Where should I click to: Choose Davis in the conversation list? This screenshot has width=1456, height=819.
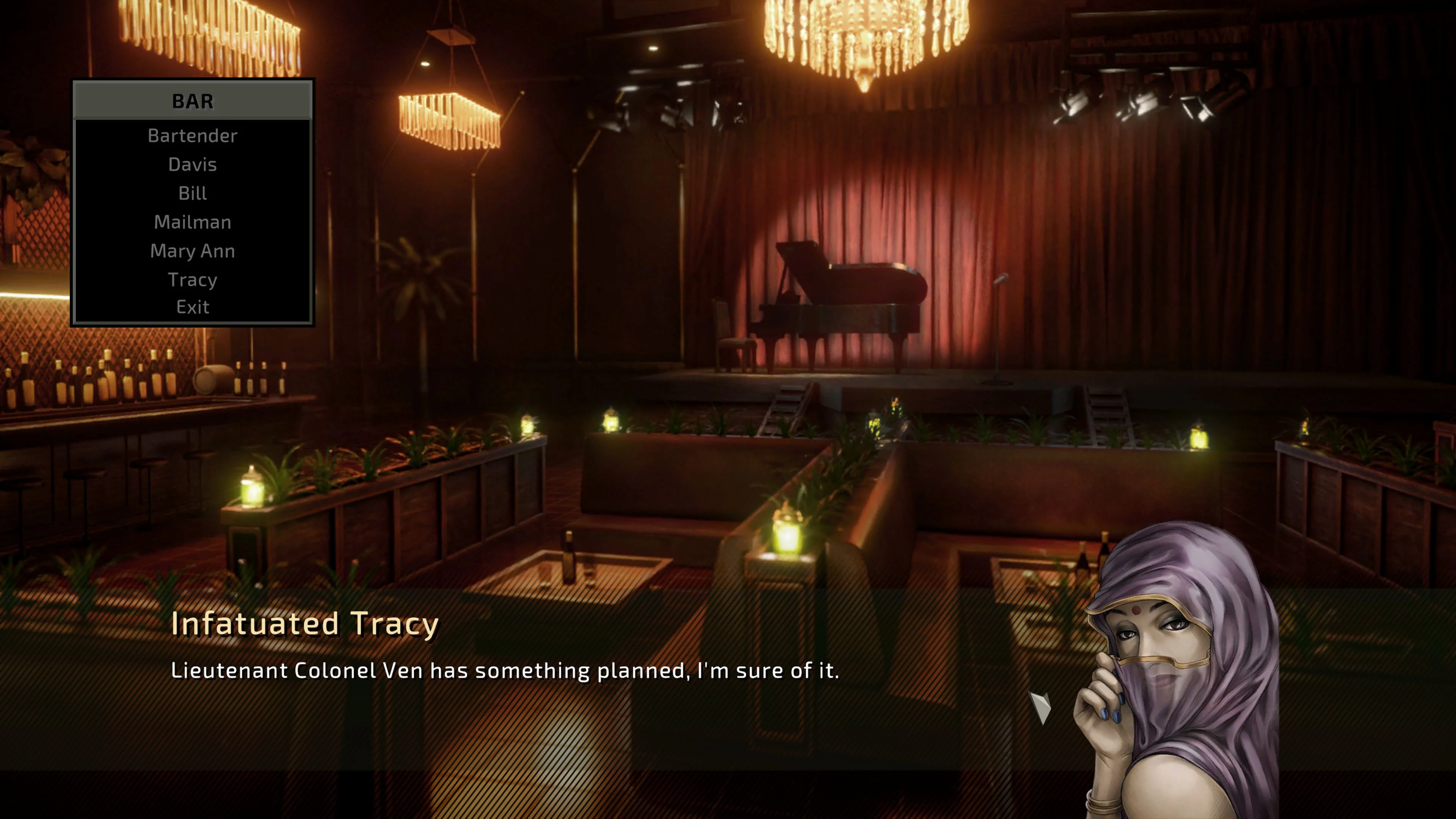(x=192, y=165)
